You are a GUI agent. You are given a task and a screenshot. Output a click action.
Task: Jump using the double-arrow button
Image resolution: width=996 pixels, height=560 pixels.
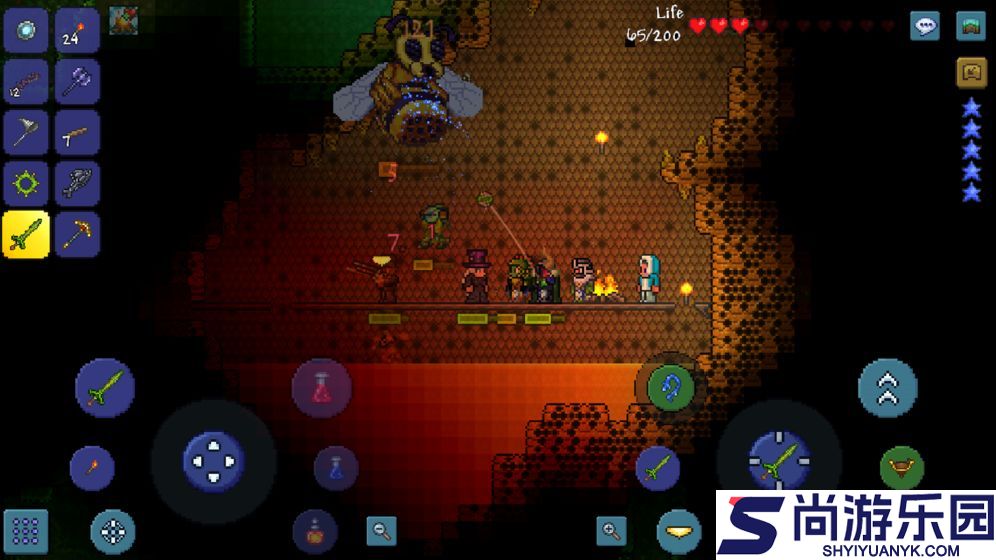pos(887,387)
